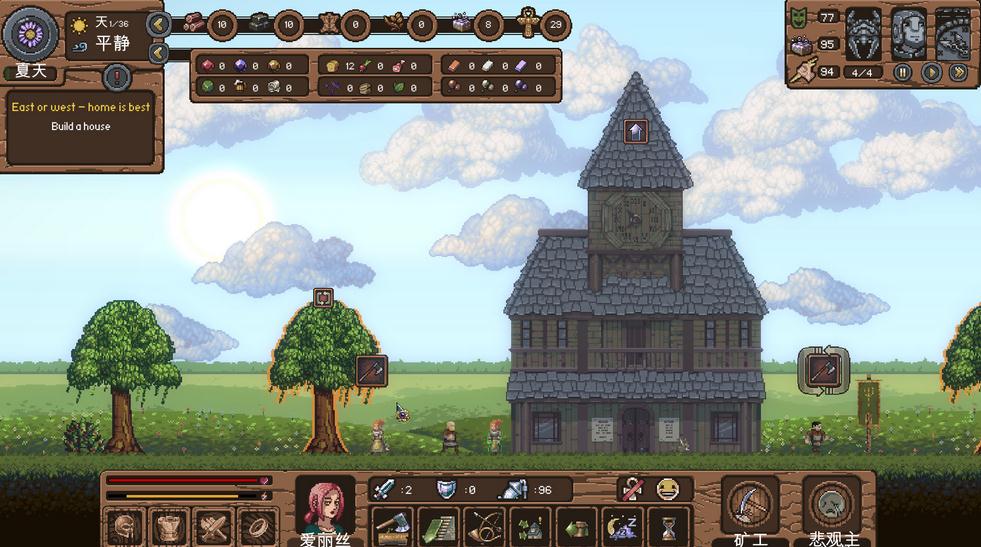Select the hourglass wait action
Screen dimensions: 981x547
668,526
